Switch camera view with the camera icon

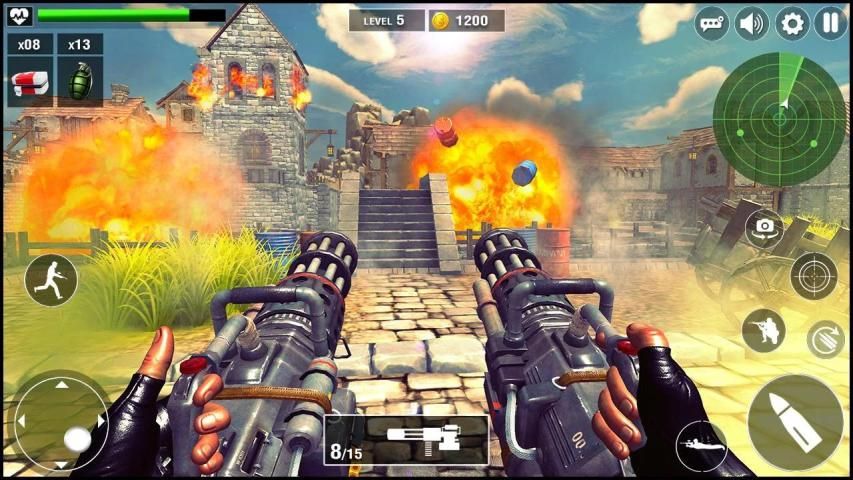765,227
